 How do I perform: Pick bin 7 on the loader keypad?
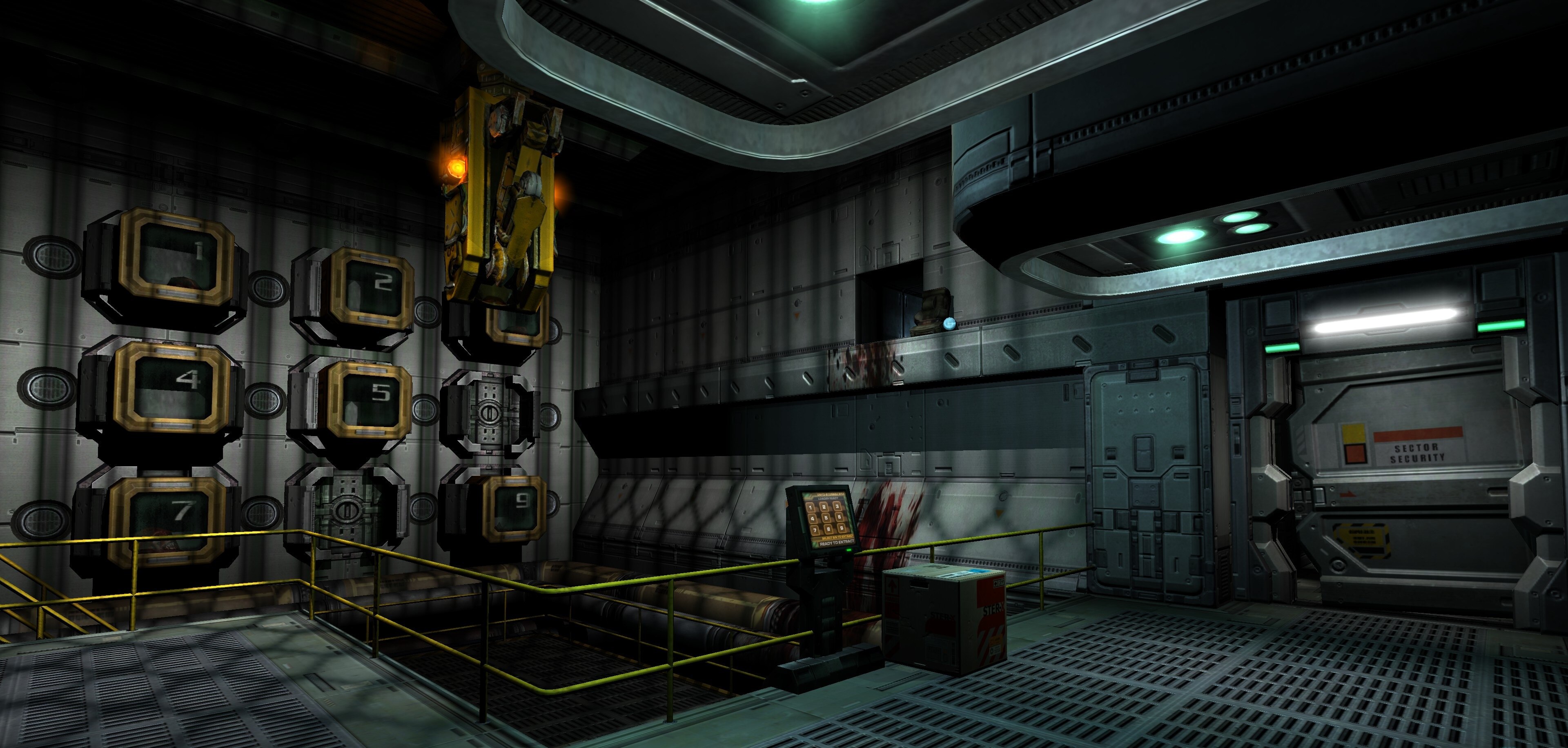tap(815, 530)
